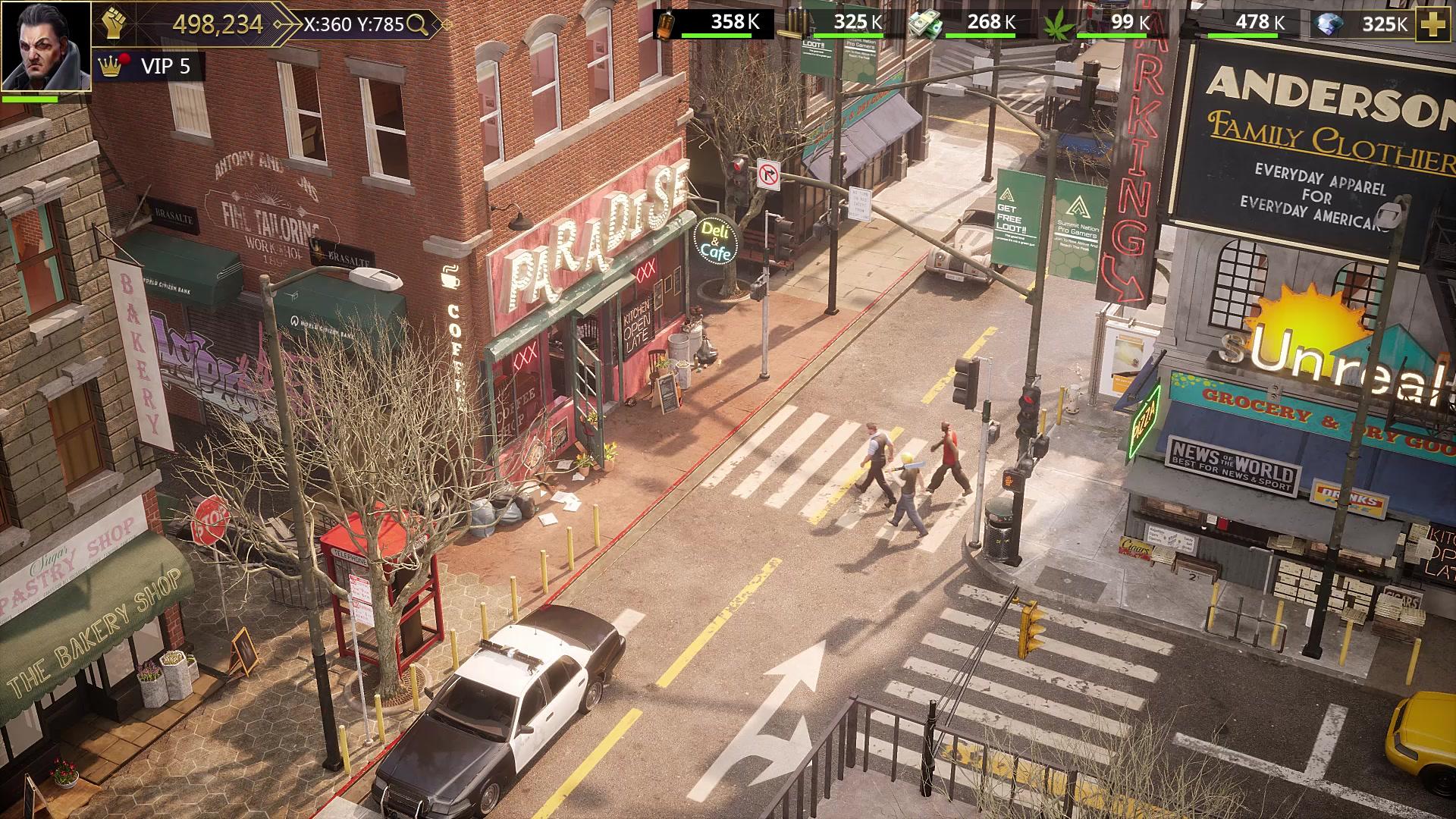This screenshot has width=1456, height=819.
Task: Select the green leaf resource icon
Action: pyautogui.click(x=1056, y=24)
